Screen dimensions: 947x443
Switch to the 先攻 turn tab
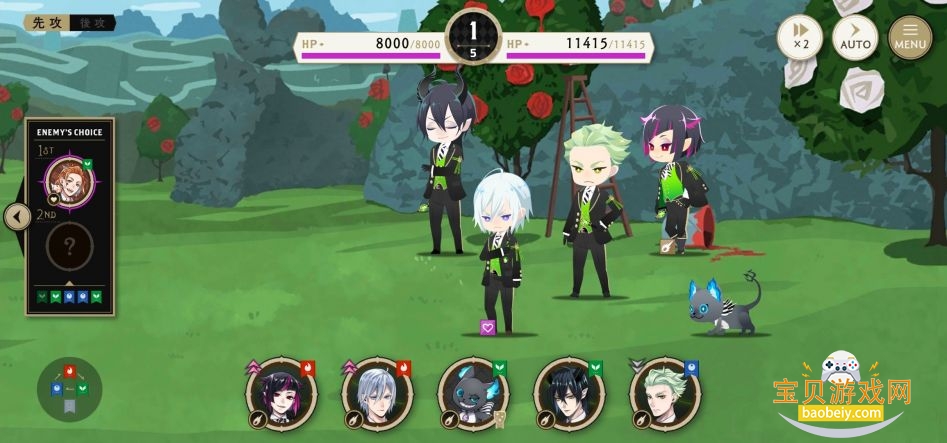pyautogui.click(x=45, y=22)
